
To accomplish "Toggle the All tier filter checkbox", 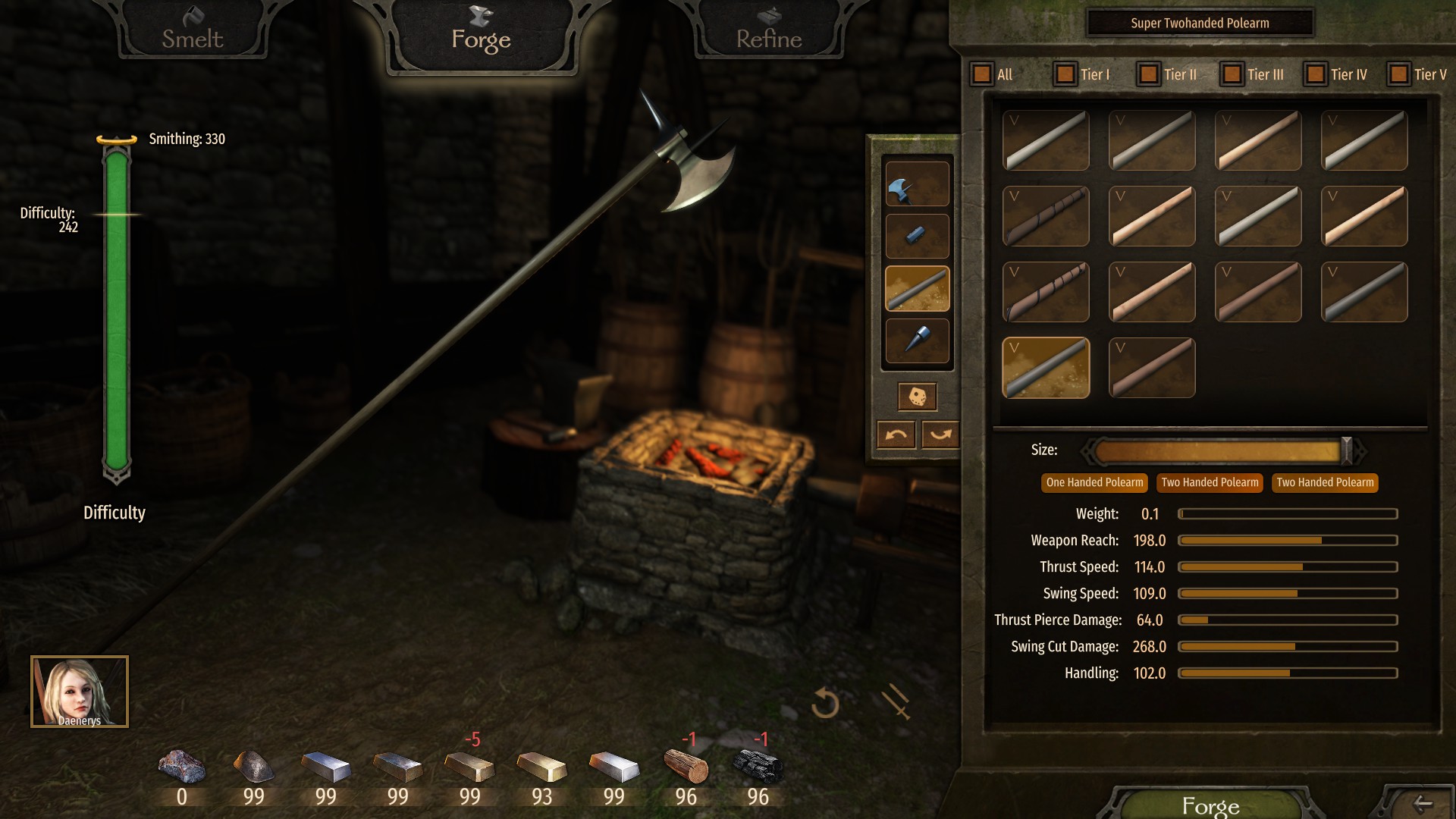I will [x=982, y=74].
